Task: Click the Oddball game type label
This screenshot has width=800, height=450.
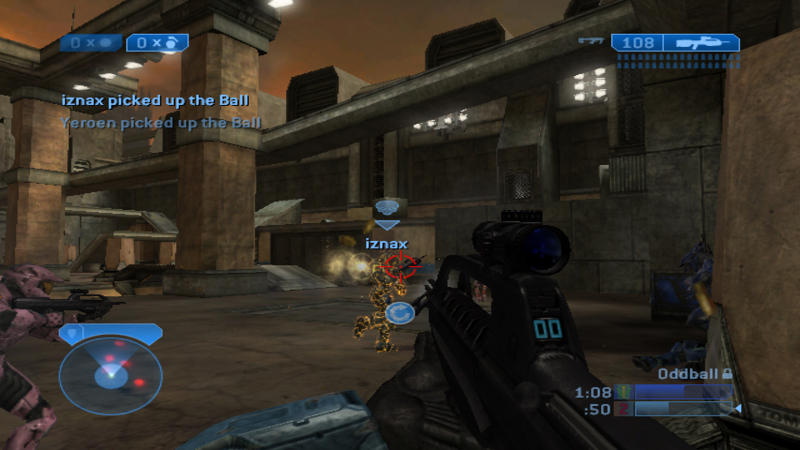Action: 689,373
